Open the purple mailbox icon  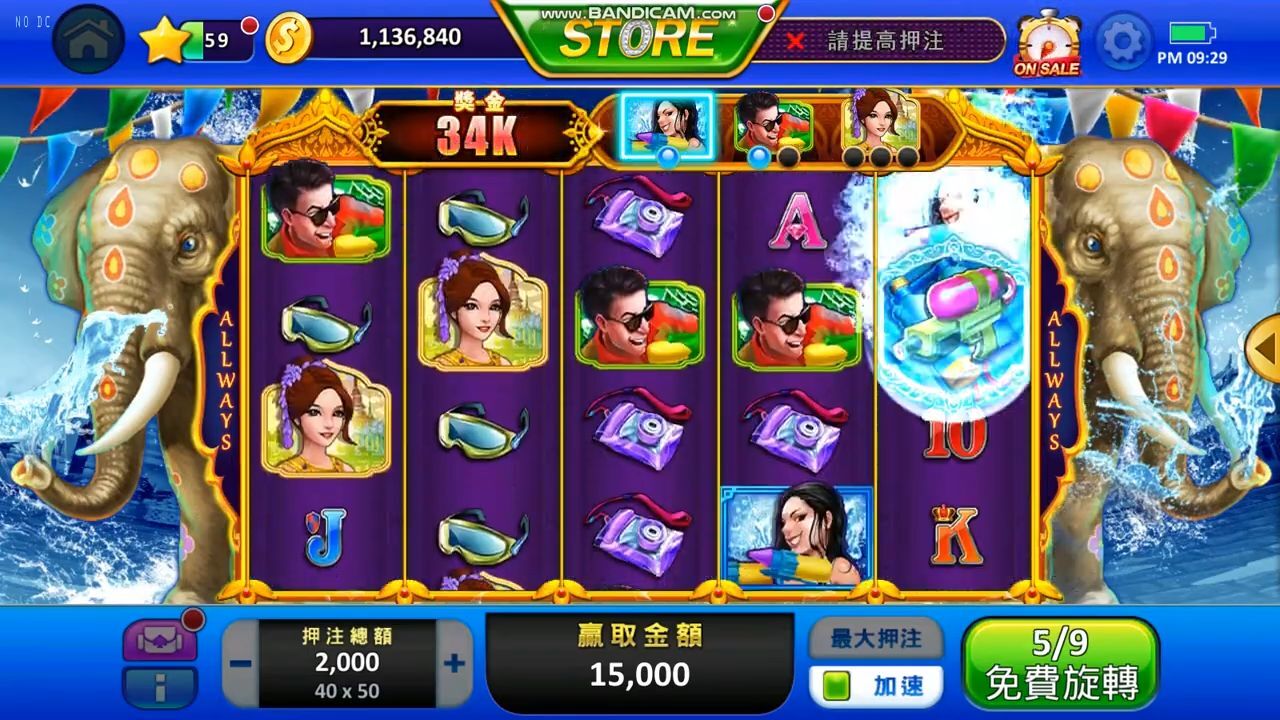(160, 640)
